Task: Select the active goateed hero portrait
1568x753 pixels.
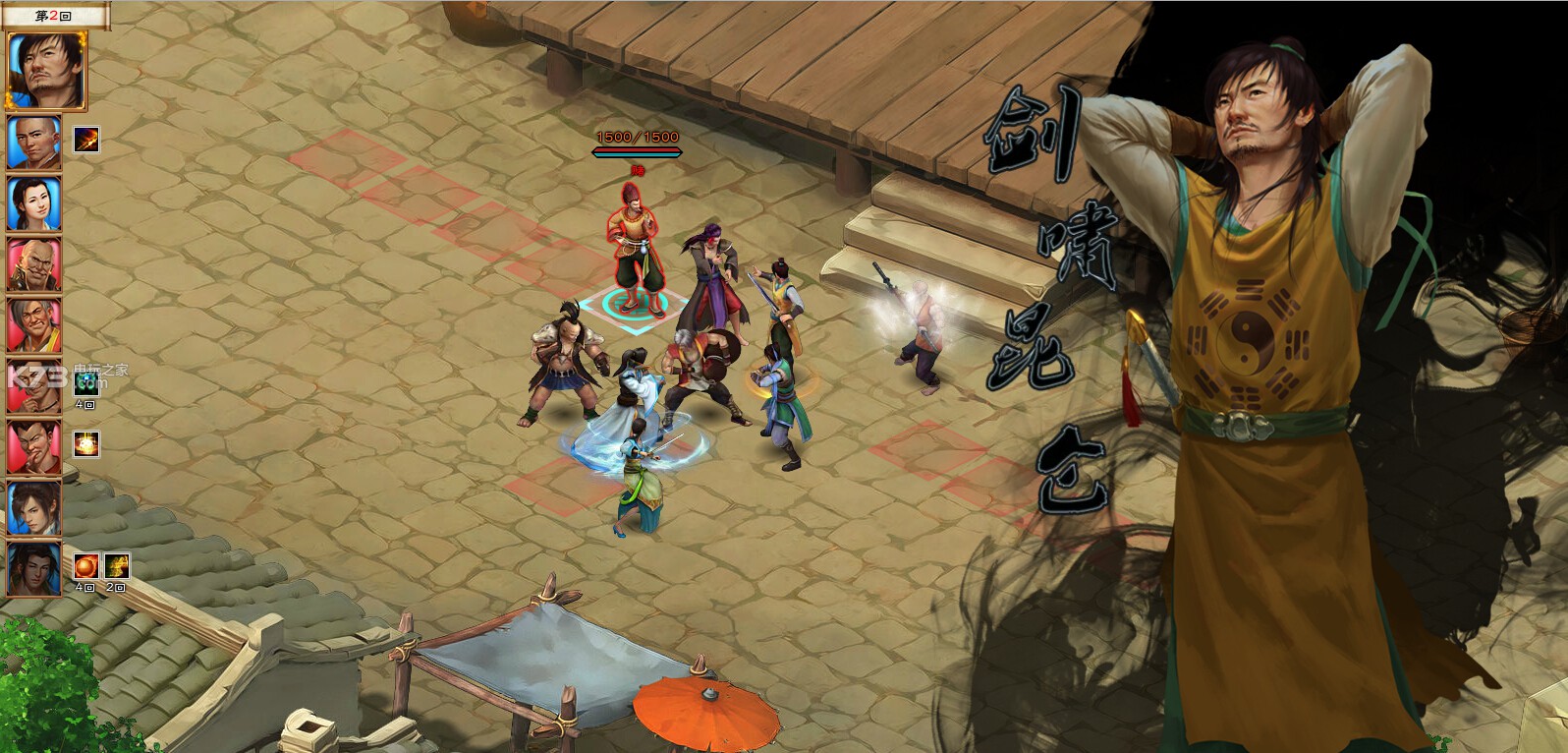Action: point(45,70)
